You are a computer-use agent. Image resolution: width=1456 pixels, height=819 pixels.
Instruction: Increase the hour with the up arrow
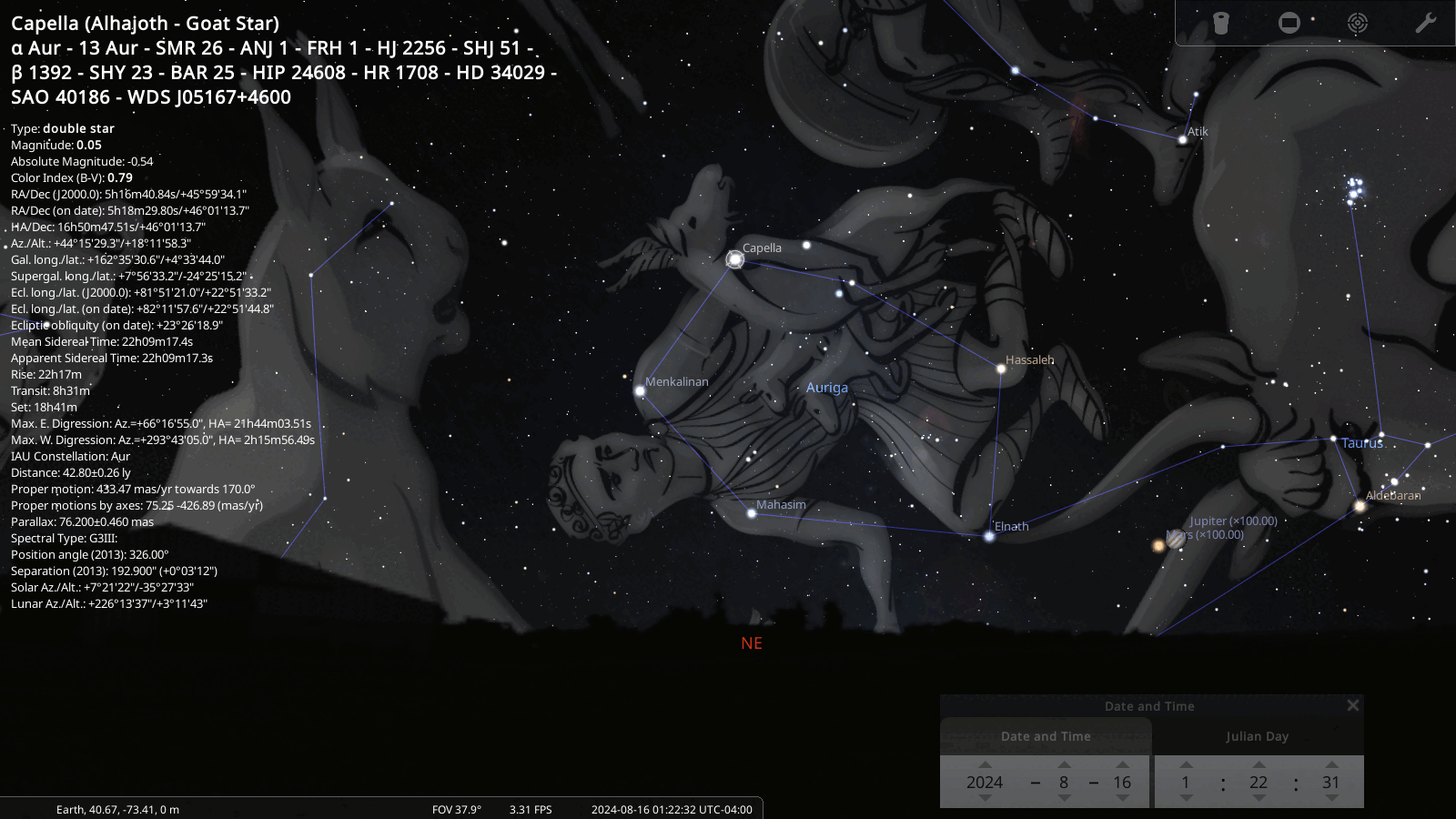tap(1186, 764)
